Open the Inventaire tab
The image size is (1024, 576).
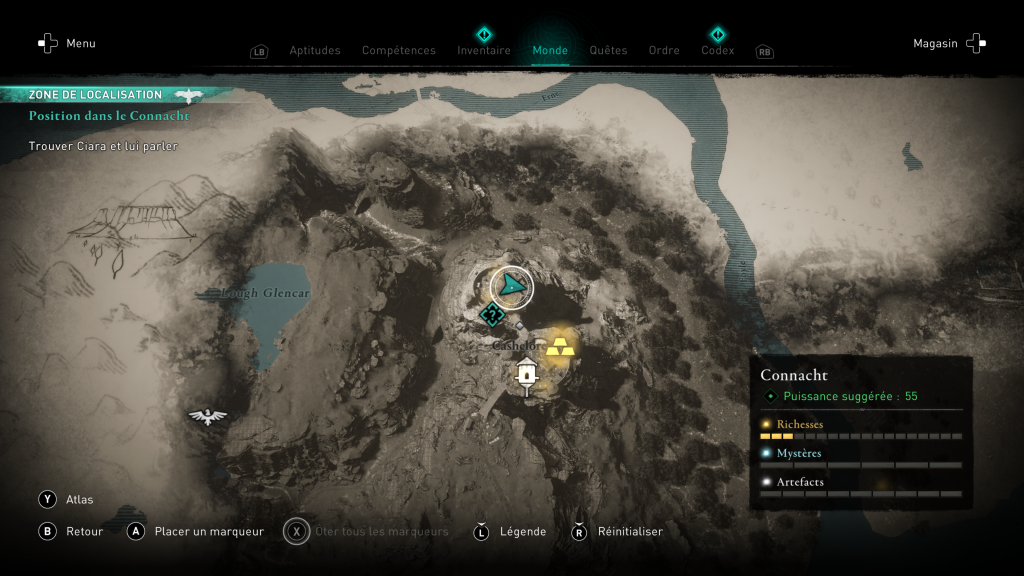(x=484, y=50)
